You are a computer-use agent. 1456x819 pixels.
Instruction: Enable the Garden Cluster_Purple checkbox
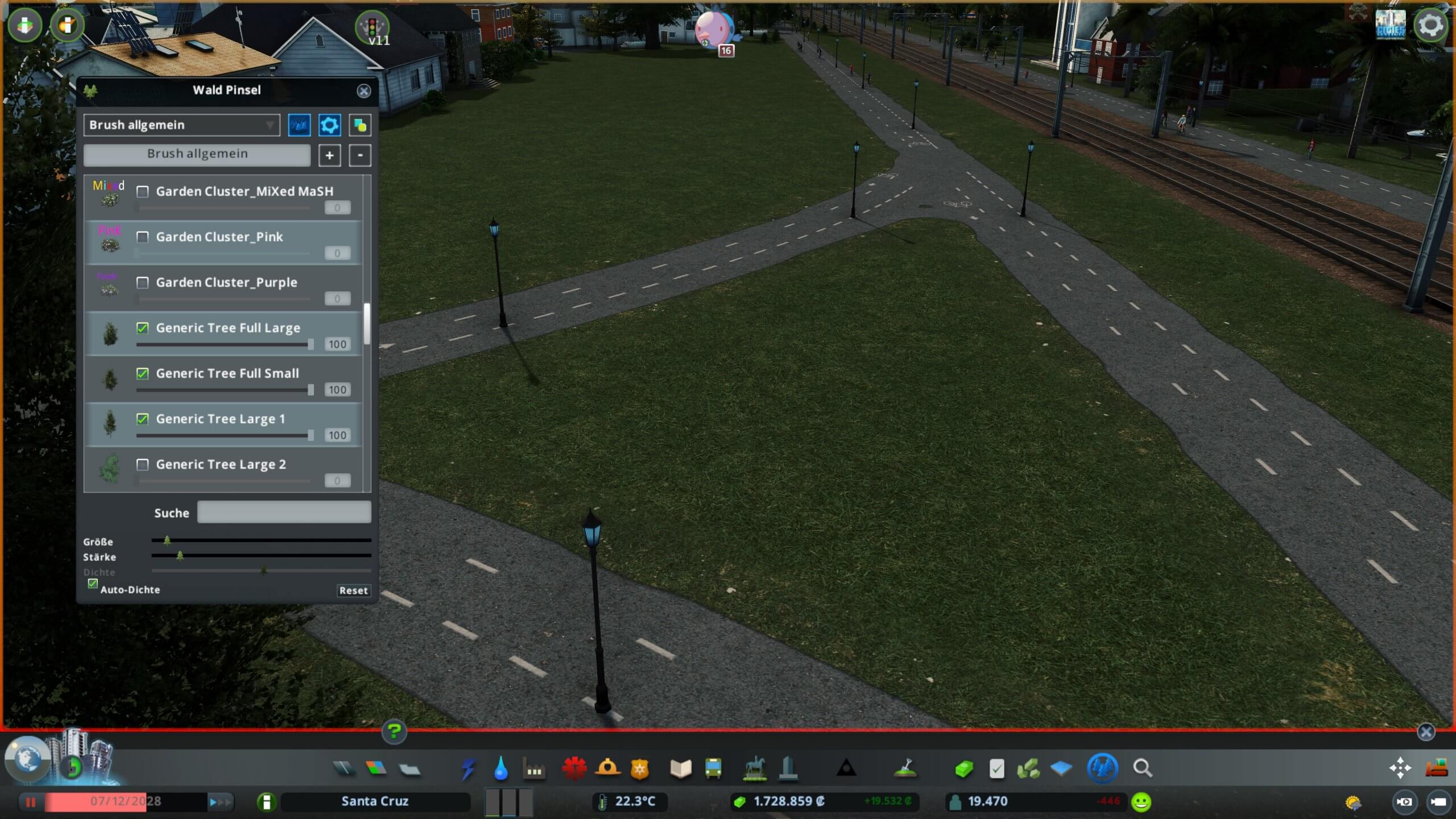click(143, 283)
